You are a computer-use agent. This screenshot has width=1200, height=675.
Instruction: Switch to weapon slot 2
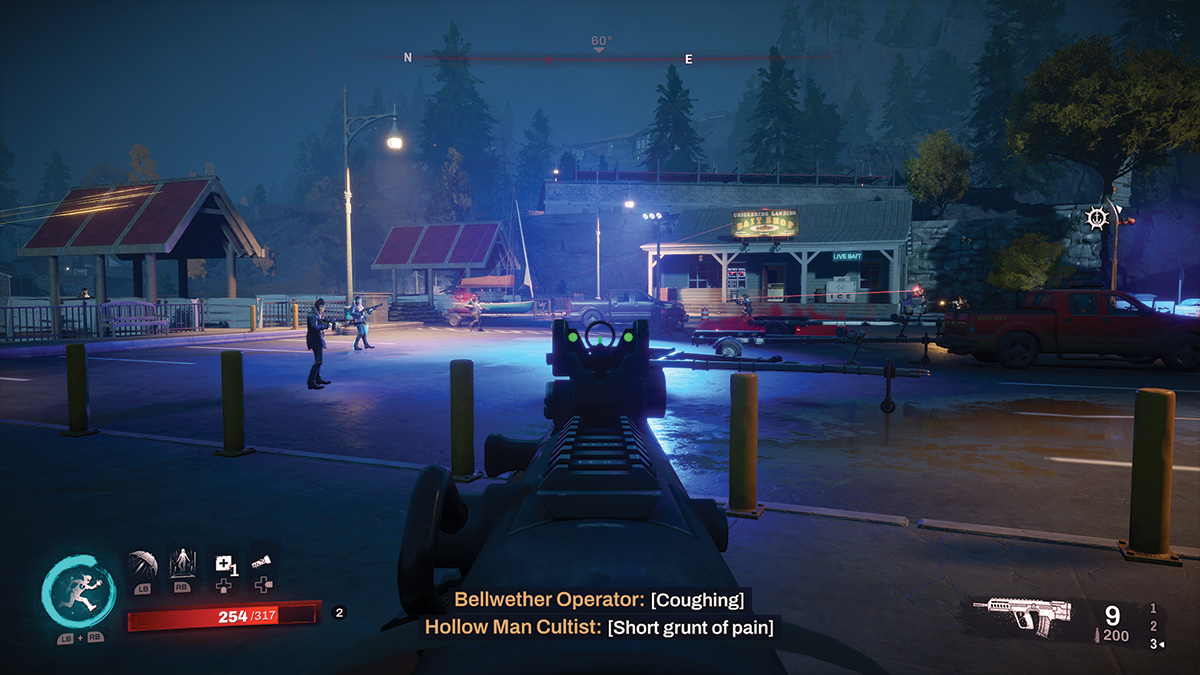[1154, 626]
